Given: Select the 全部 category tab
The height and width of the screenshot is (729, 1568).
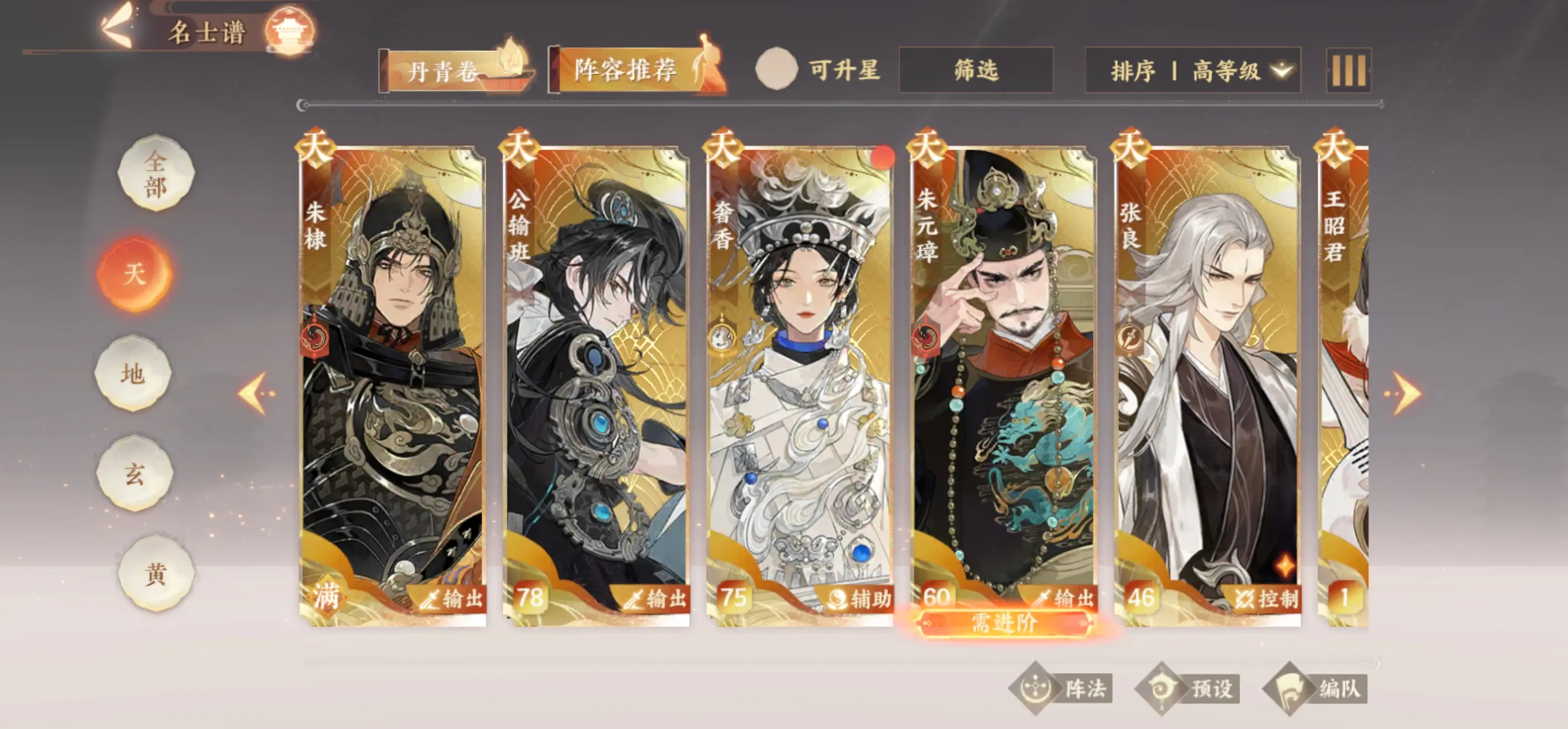Looking at the screenshot, I should [x=156, y=173].
